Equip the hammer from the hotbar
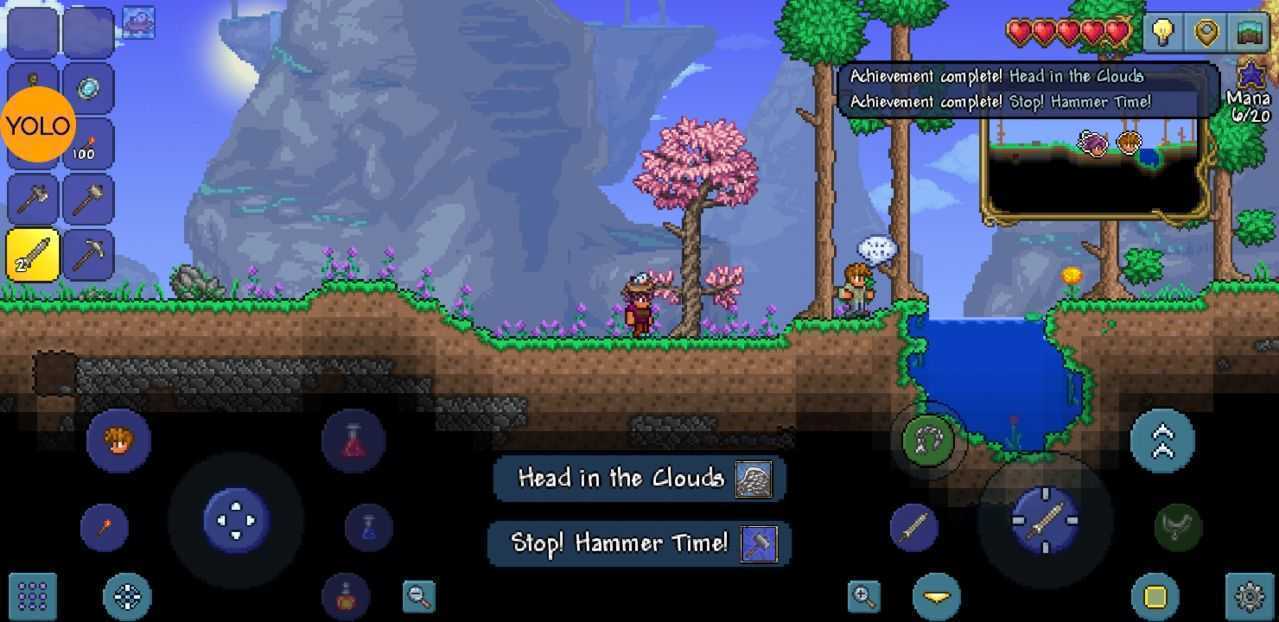Image resolution: width=1279 pixels, height=622 pixels. pos(88,199)
